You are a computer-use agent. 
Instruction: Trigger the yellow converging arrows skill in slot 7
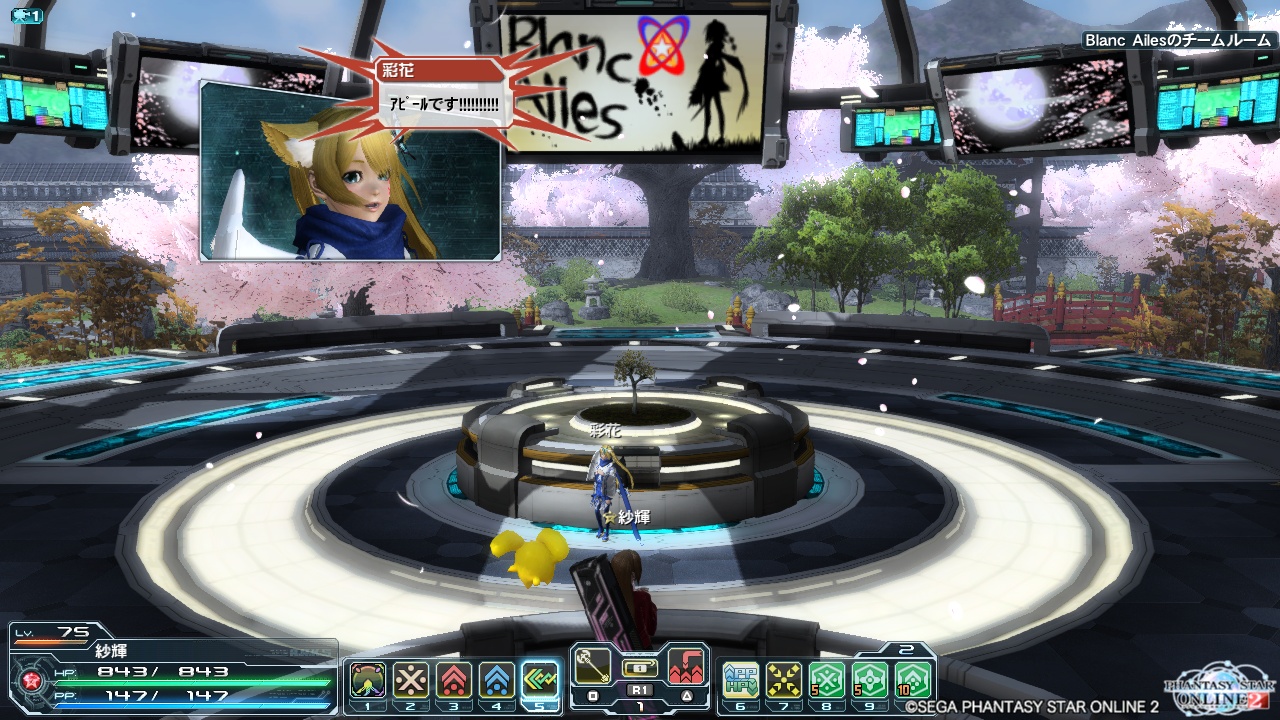pyautogui.click(x=784, y=681)
